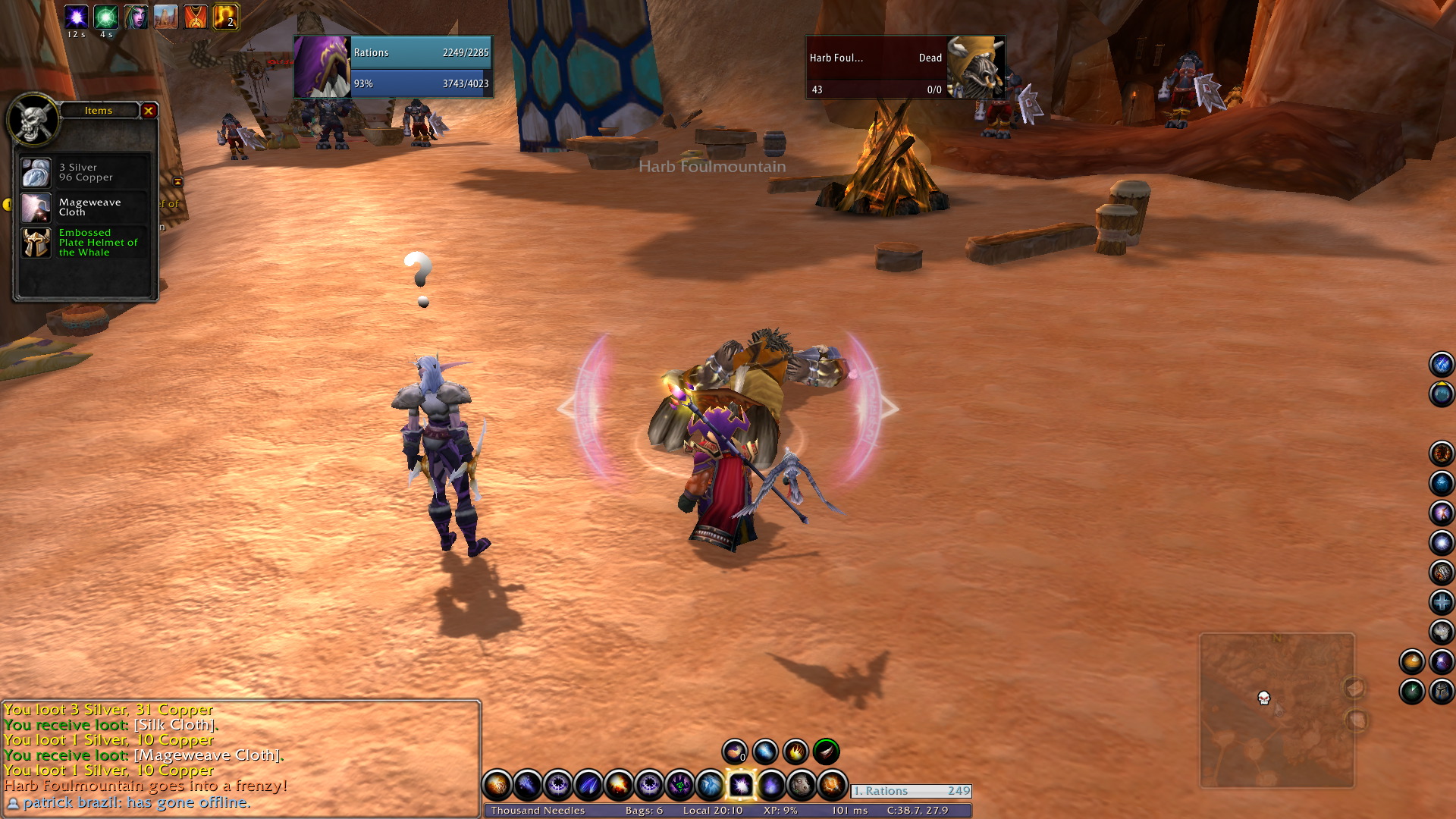Click the Night Elf face buff icon

coord(136,17)
